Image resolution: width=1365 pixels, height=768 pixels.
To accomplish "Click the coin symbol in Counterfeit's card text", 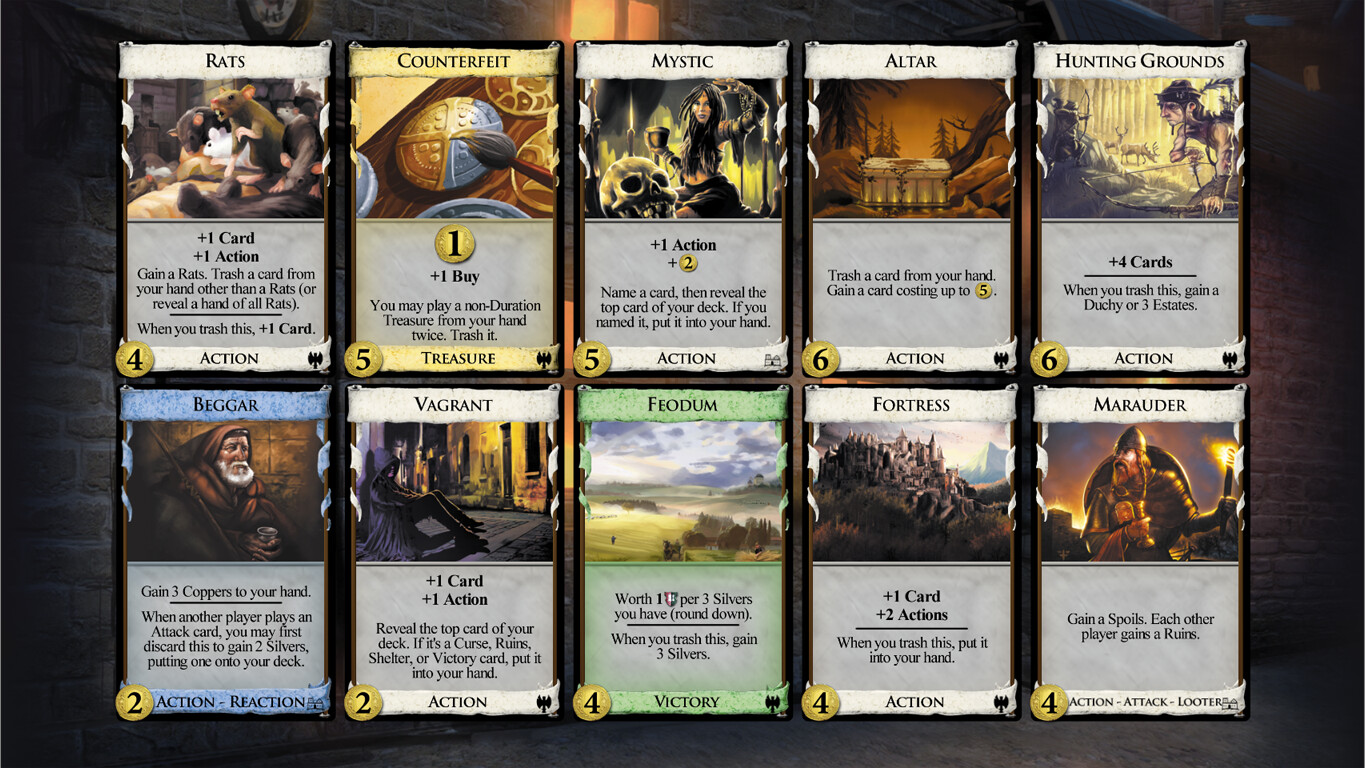I will [455, 243].
